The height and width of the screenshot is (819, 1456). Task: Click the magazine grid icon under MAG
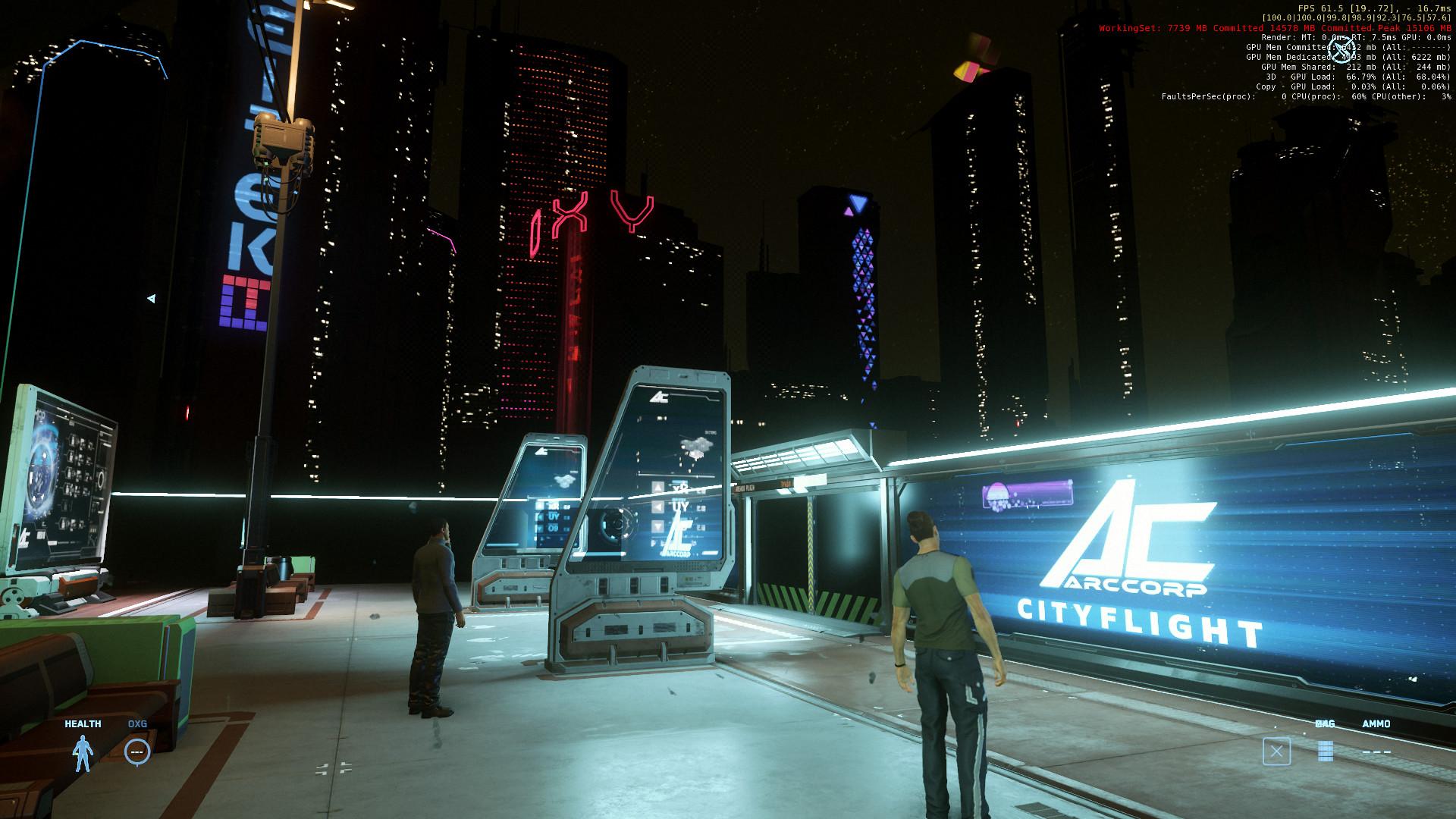coord(1326,751)
